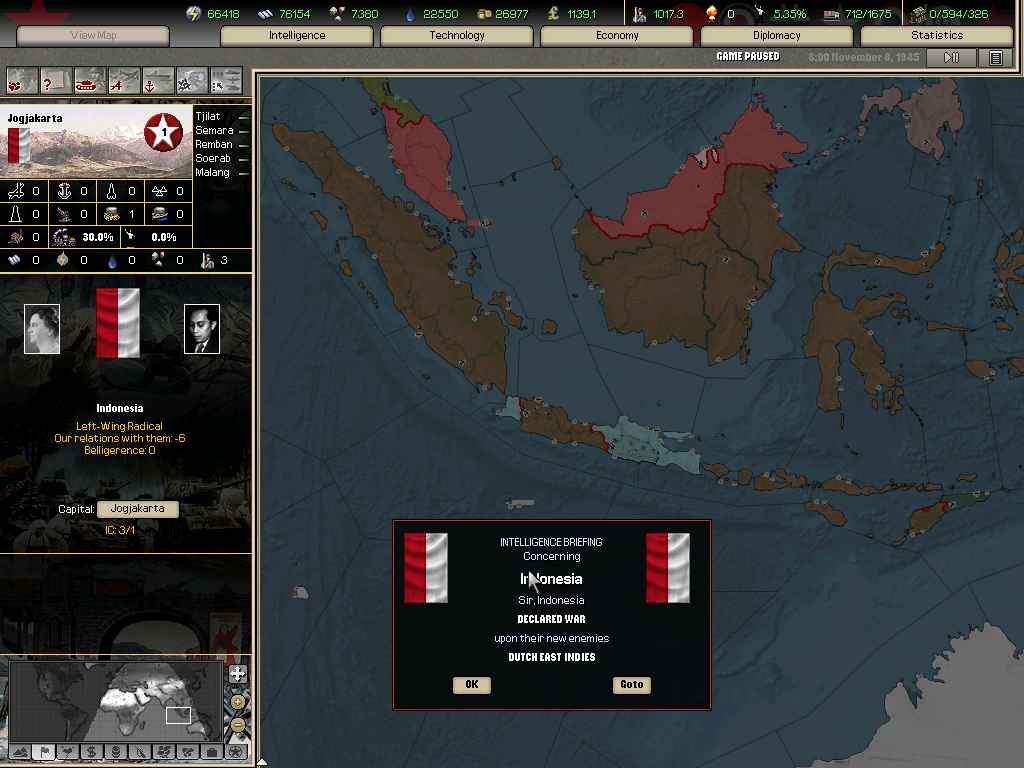Switch to the terrain map mode
The width and height of the screenshot is (1024, 768).
coord(18,751)
